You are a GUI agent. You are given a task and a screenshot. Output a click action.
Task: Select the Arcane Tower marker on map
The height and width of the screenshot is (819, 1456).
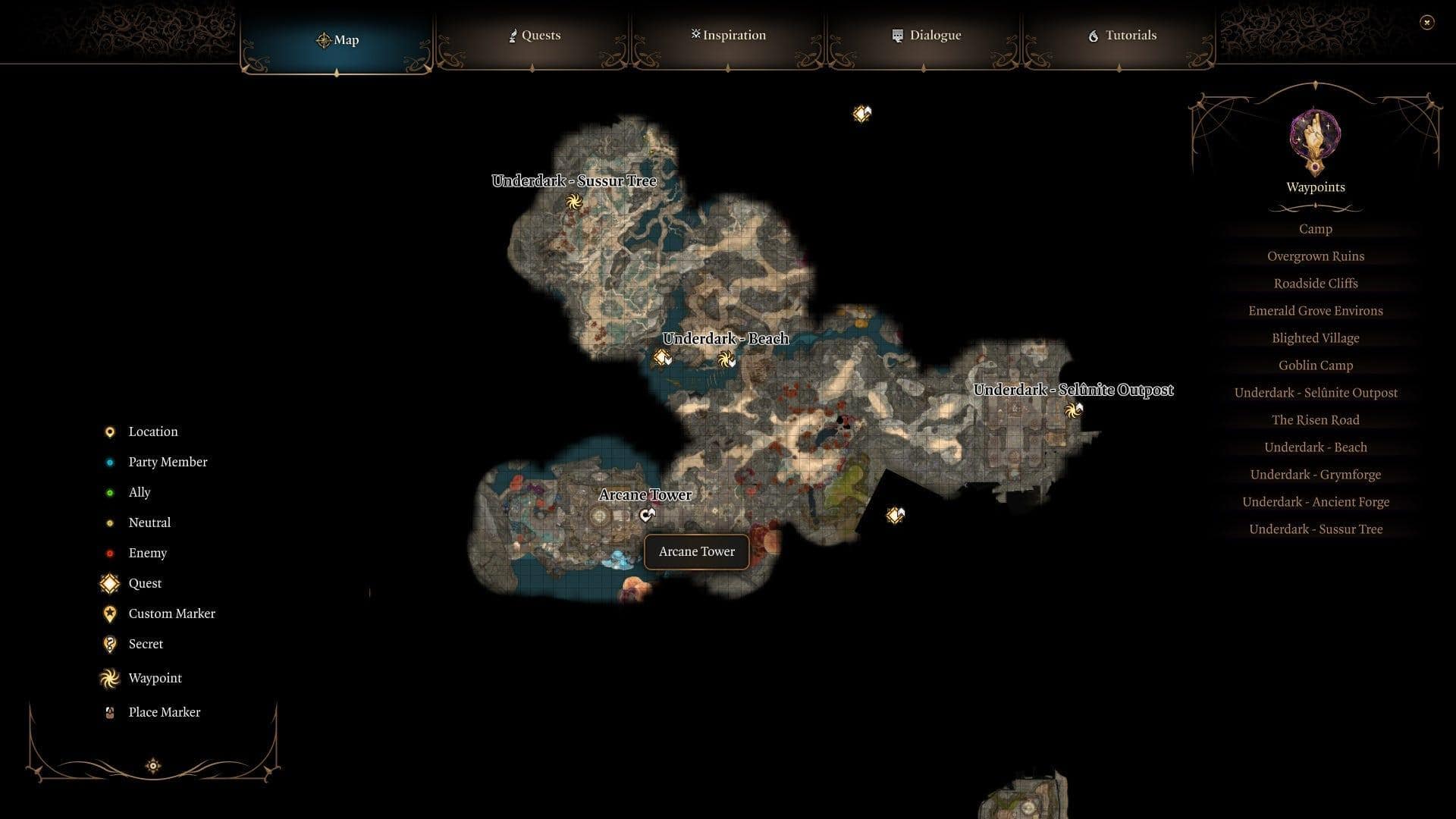coord(646,516)
